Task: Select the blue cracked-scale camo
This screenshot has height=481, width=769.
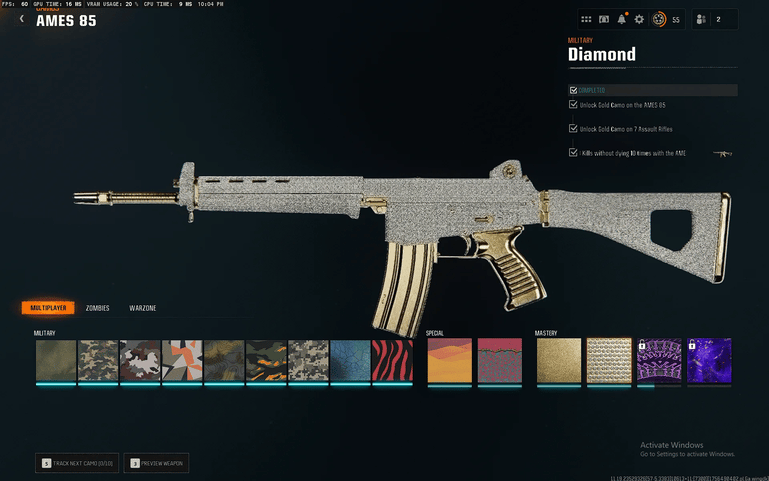Action: (350, 360)
